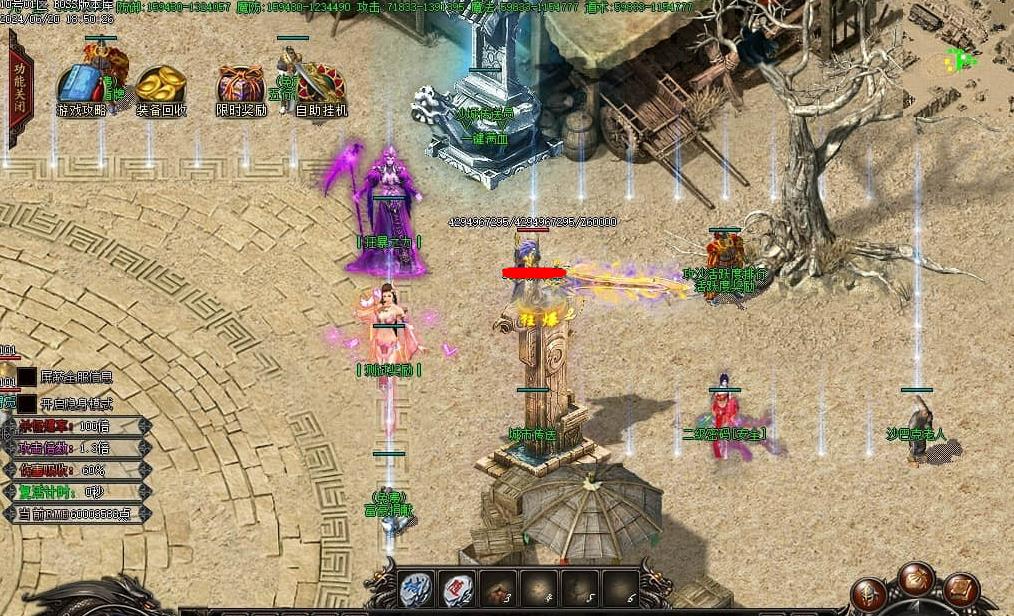Claim 限时奖励 gift box icon
Image resolution: width=1014 pixels, height=616 pixels.
tap(241, 87)
